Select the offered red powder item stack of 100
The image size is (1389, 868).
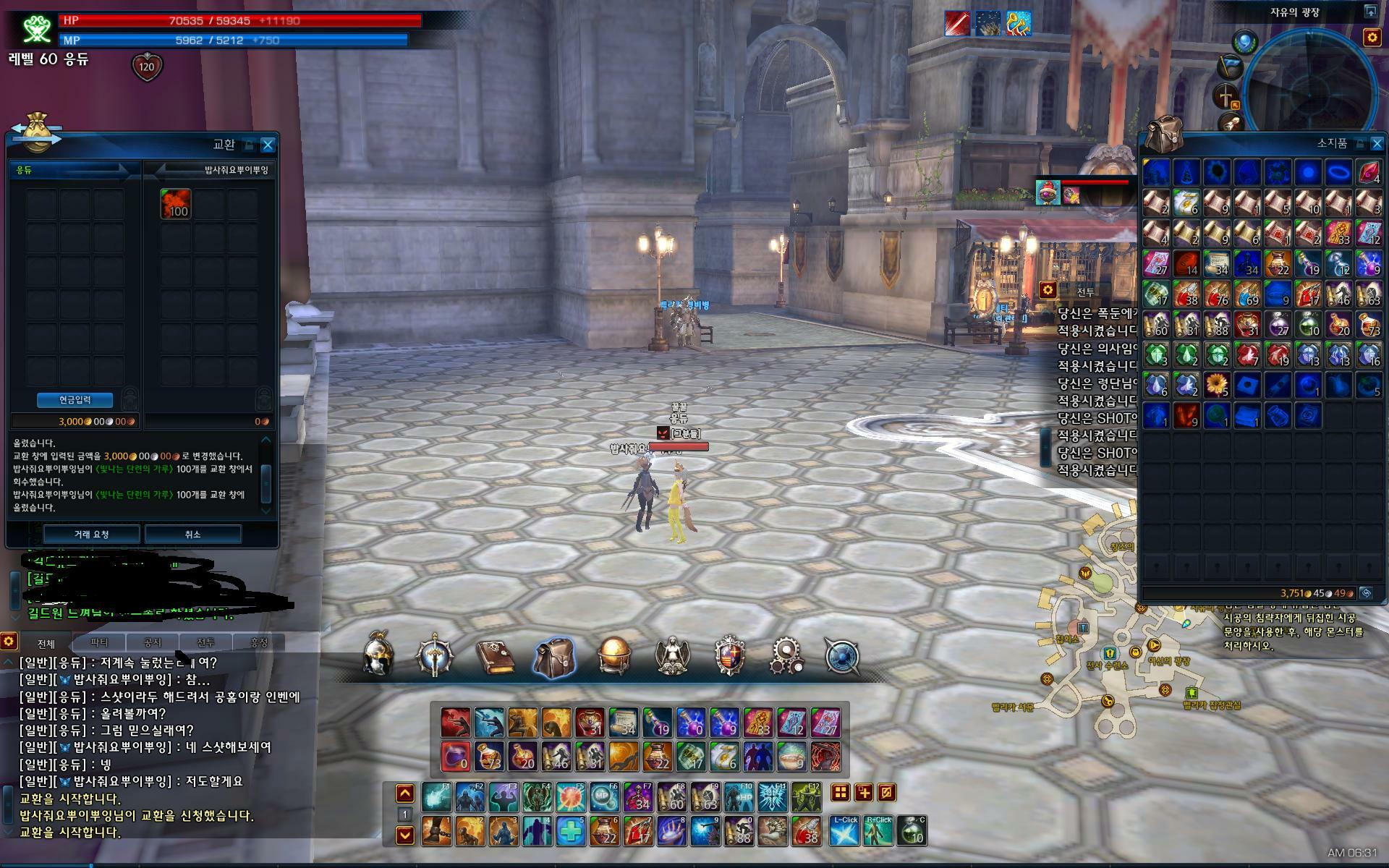176,204
